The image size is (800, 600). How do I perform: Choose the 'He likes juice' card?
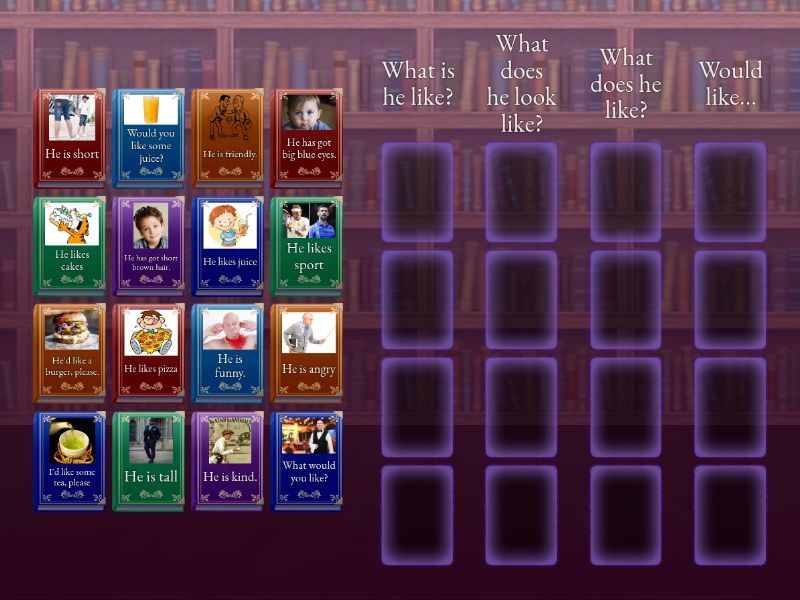coord(229,246)
